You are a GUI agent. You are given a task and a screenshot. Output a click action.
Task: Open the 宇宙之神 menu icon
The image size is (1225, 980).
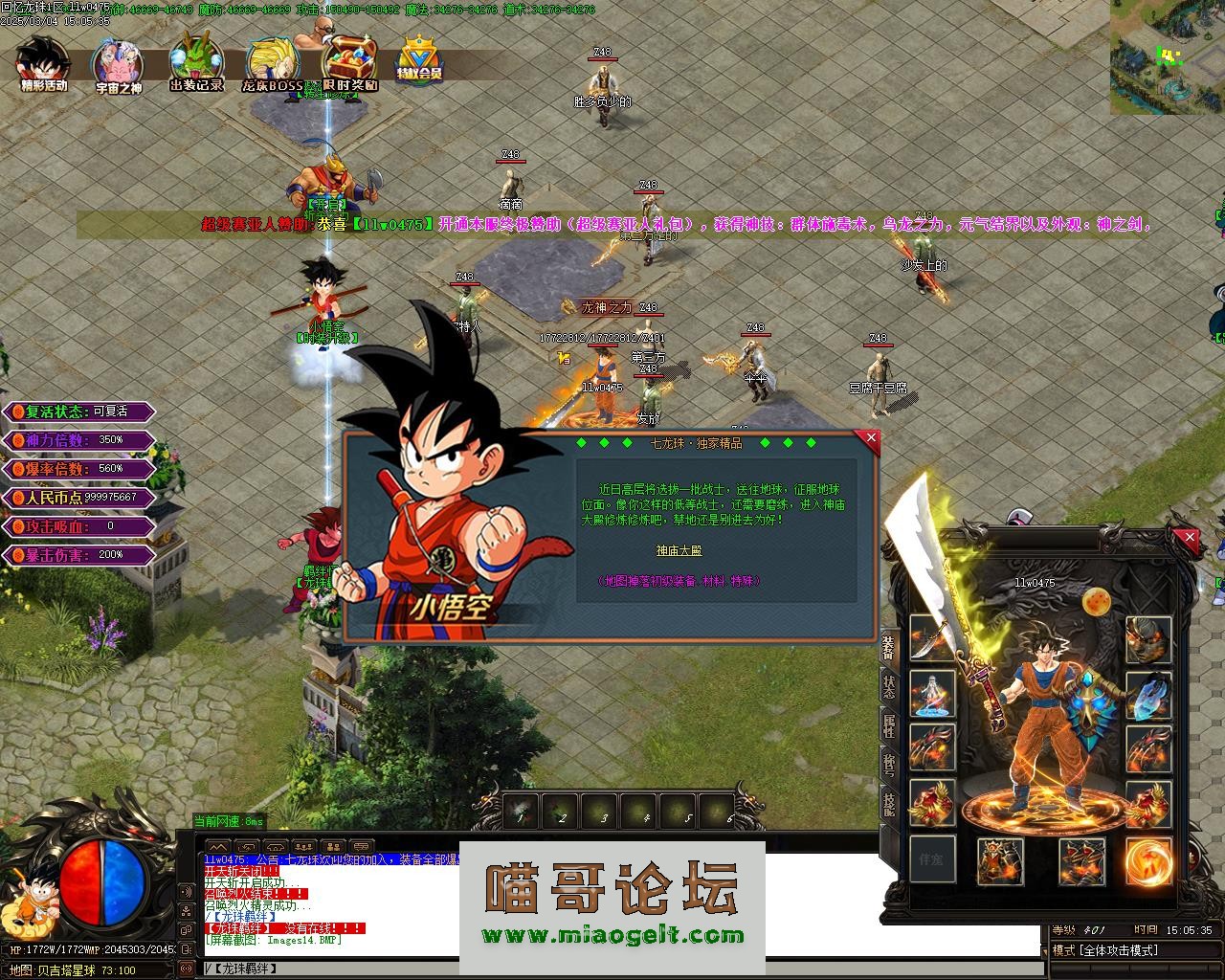point(118,65)
